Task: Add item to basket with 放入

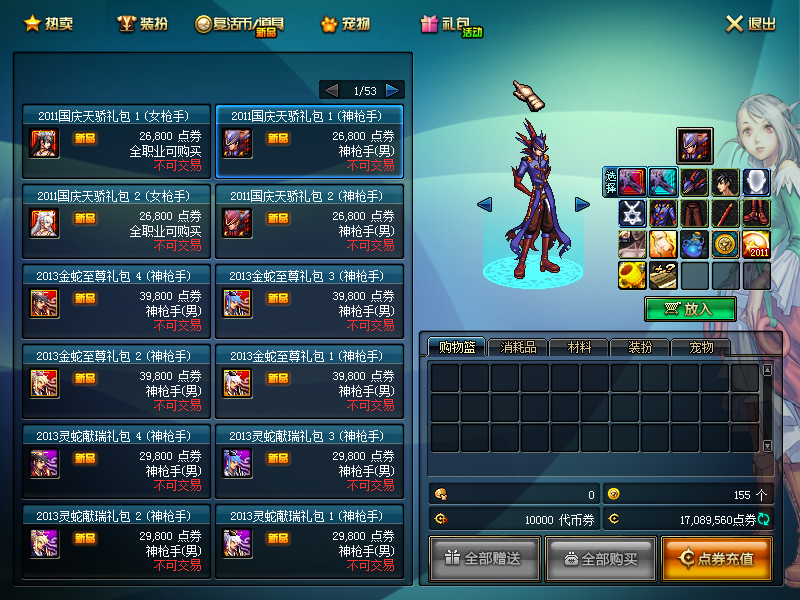Action: 690,309
